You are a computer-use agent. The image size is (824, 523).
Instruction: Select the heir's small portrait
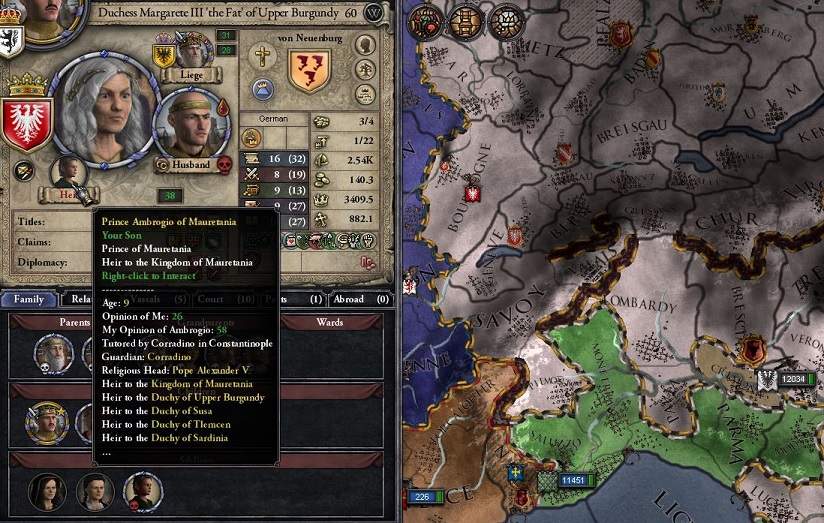click(68, 172)
